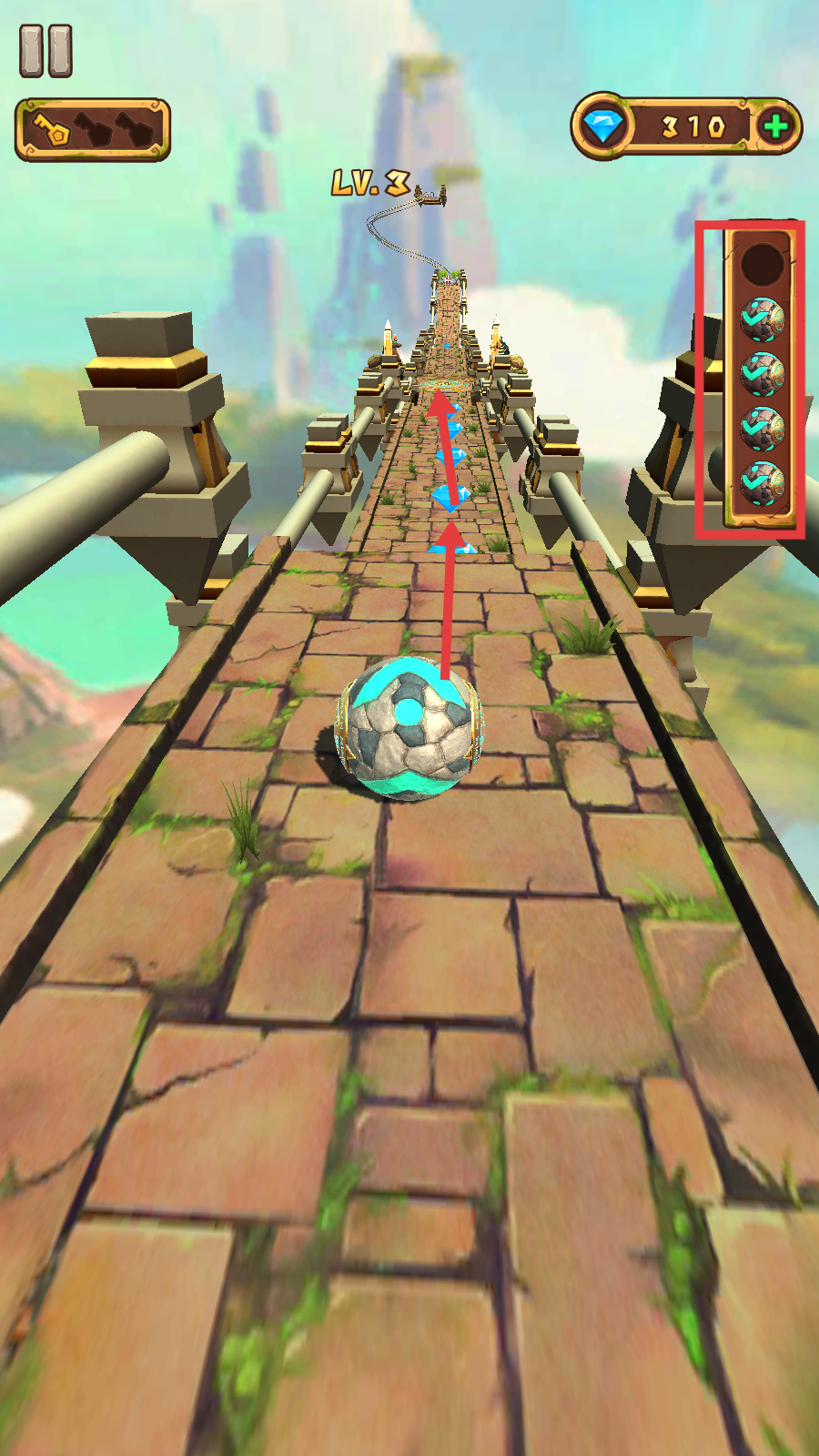Open the keys collected panel
This screenshot has height=1456, width=819.
93,130
